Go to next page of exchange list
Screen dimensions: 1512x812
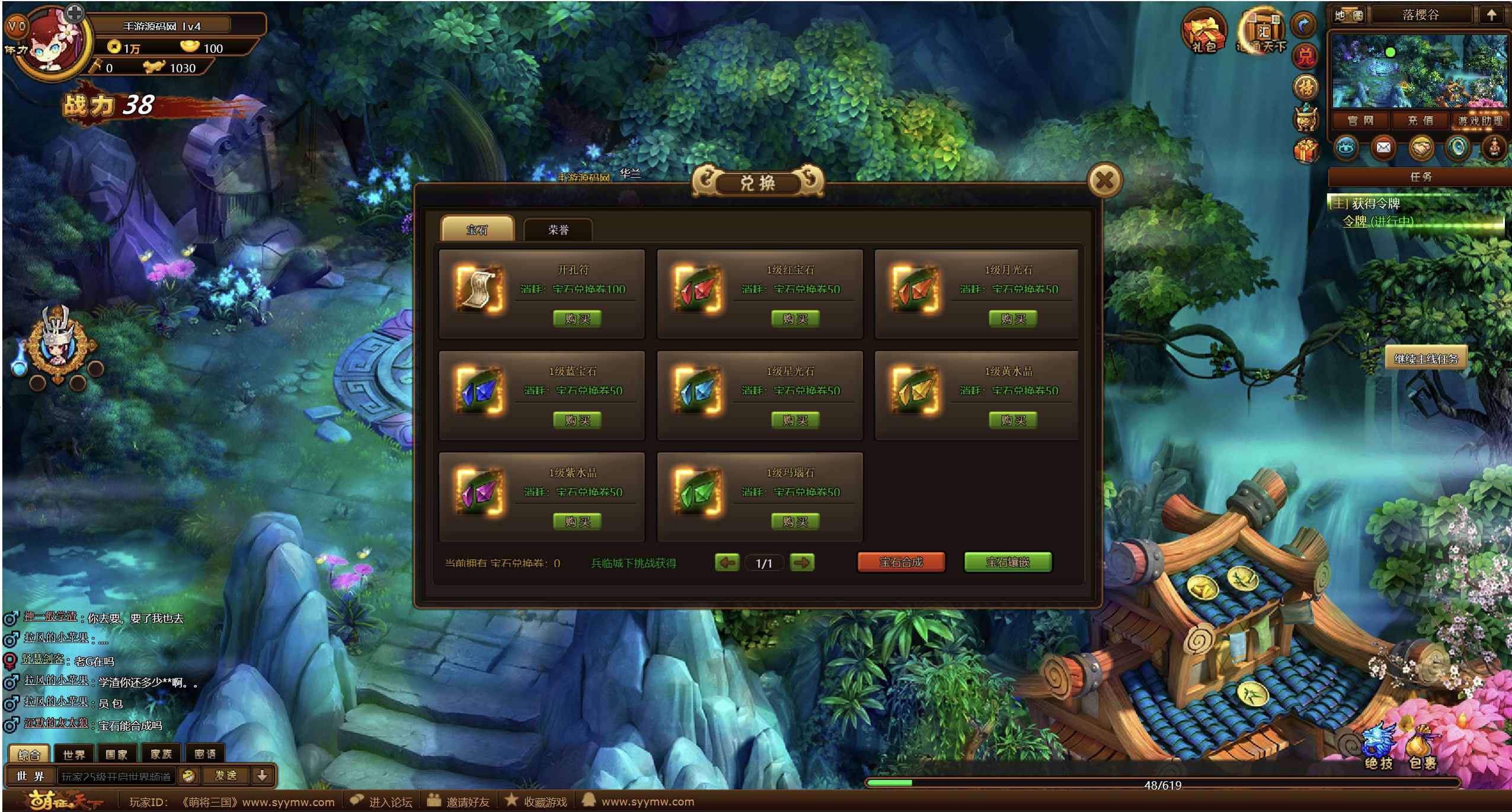click(802, 562)
